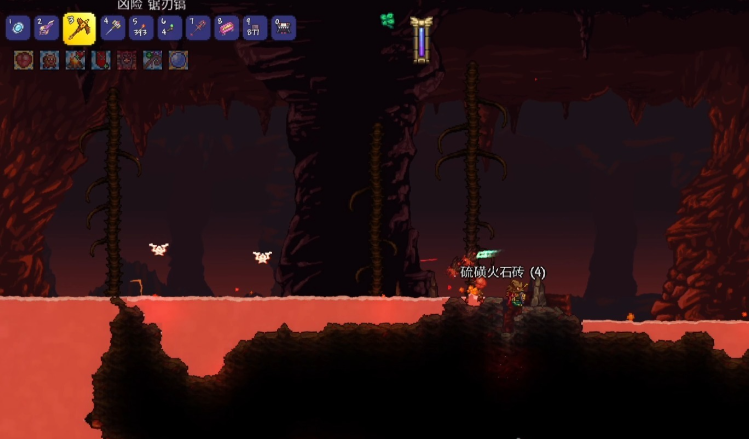The width and height of the screenshot is (749, 439).
Task: Equip the red staff in slot 7
Action: [198, 28]
